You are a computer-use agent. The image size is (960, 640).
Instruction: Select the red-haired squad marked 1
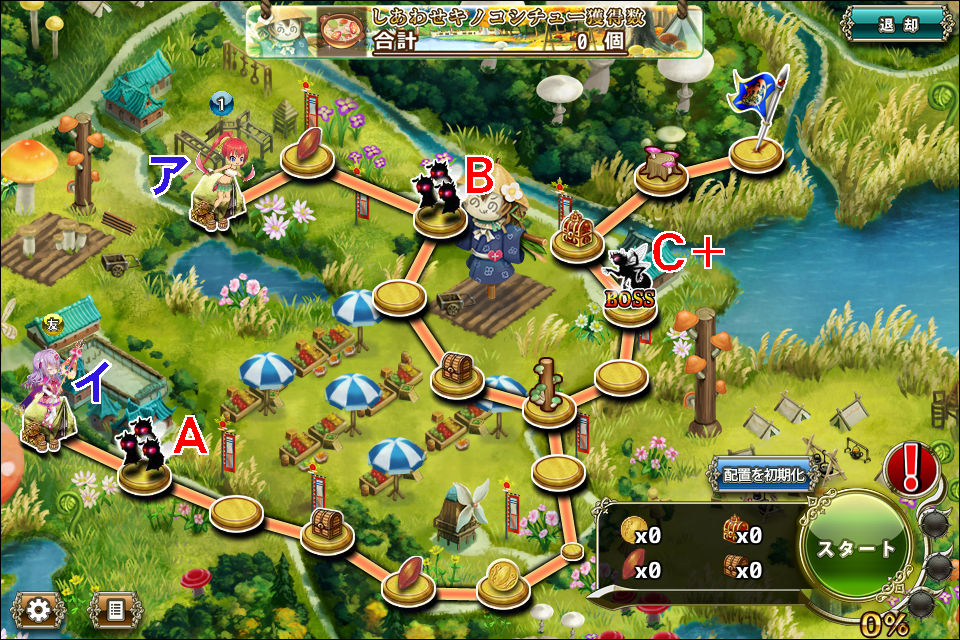coord(221,180)
